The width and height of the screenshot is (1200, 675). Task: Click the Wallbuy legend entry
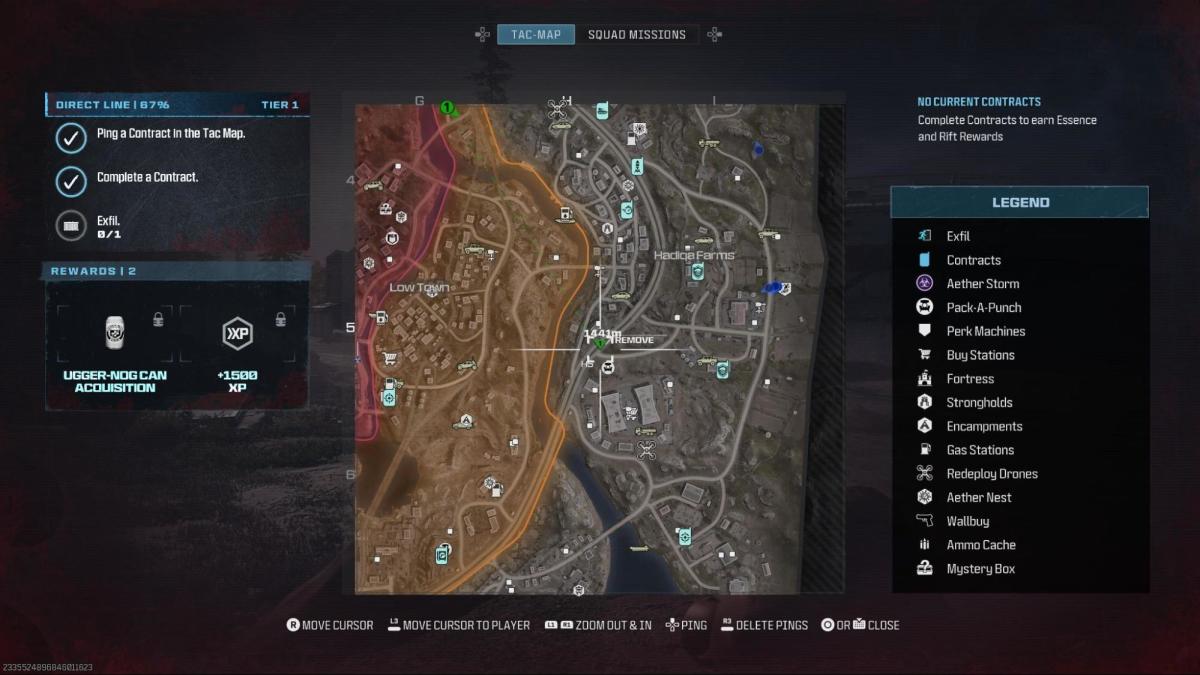[967, 521]
